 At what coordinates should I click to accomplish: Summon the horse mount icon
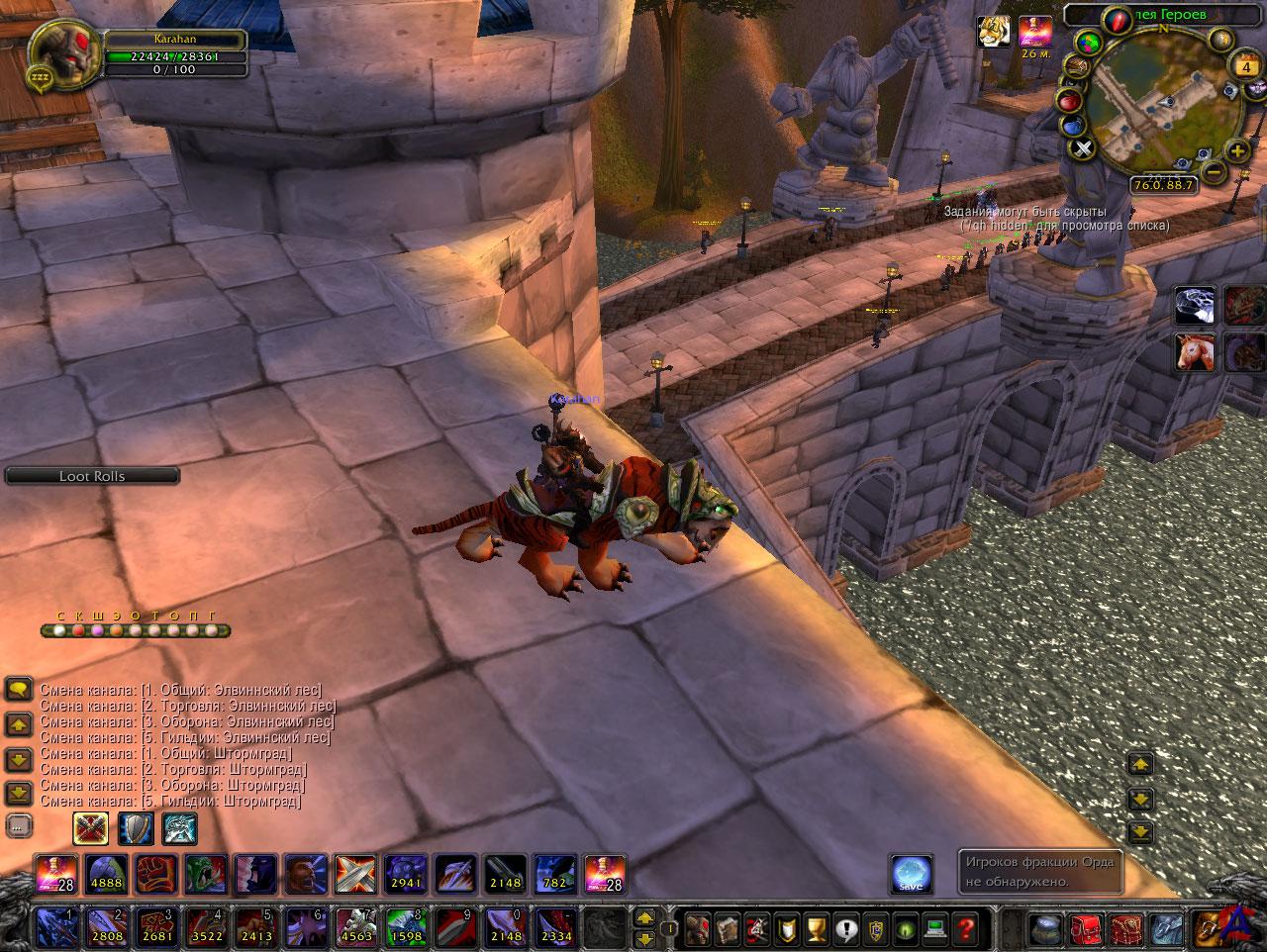point(1195,352)
